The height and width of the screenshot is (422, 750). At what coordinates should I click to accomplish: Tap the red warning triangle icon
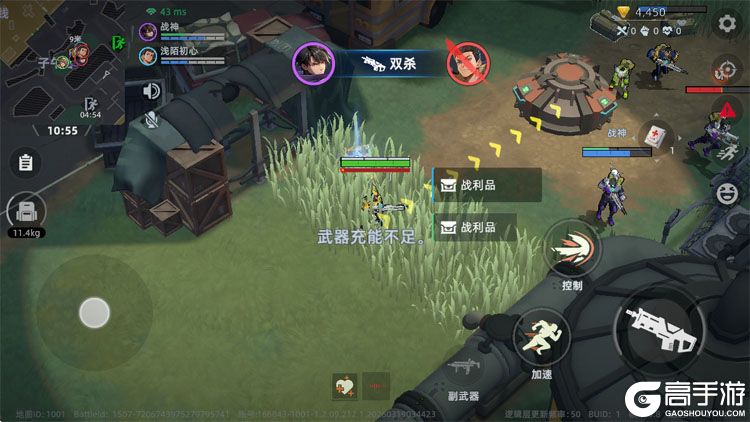coord(727,111)
